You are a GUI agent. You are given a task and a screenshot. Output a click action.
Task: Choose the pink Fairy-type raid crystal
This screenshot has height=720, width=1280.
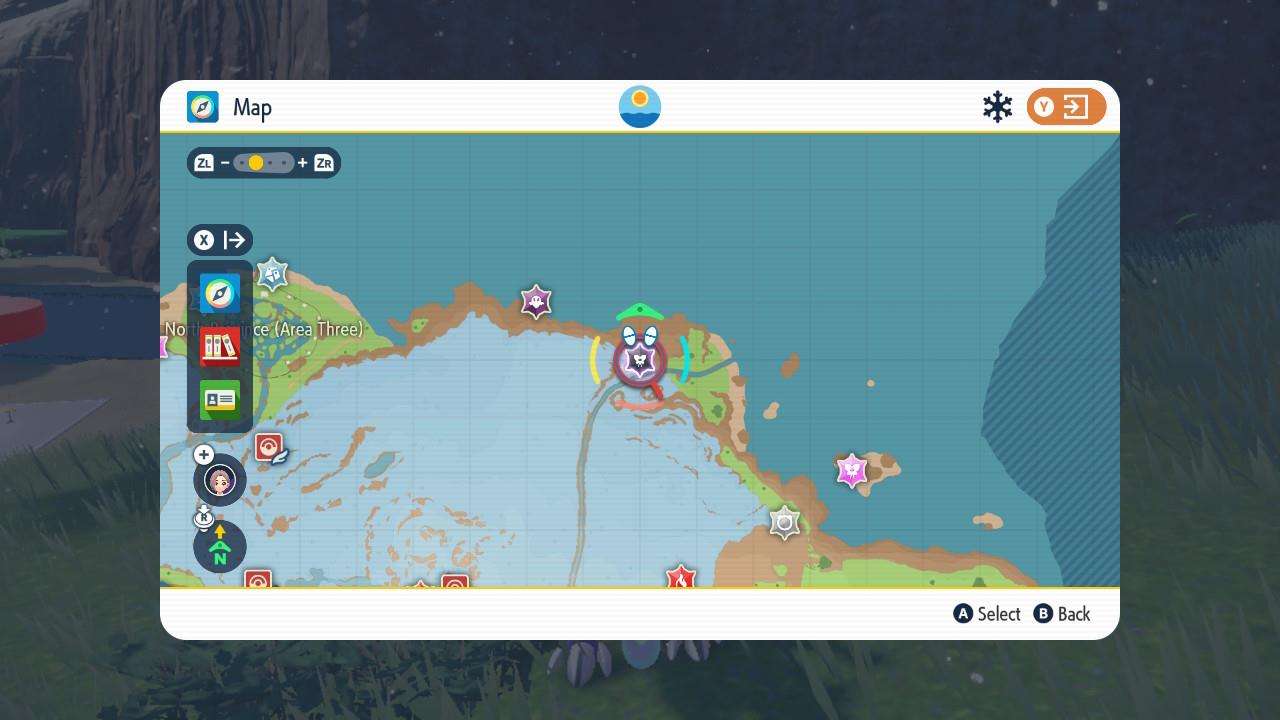(851, 470)
